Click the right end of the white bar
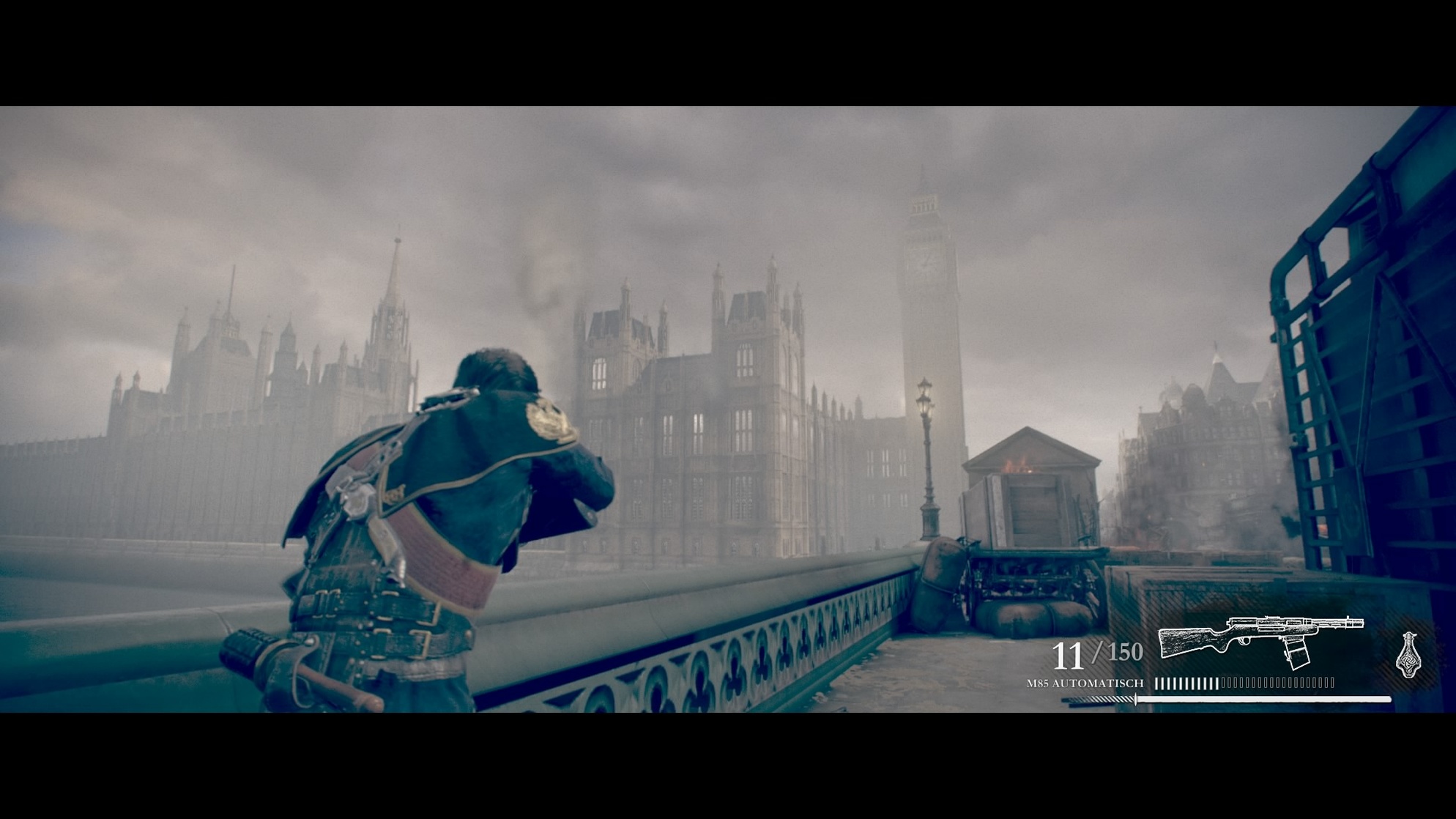The height and width of the screenshot is (819, 1456). click(x=1384, y=698)
